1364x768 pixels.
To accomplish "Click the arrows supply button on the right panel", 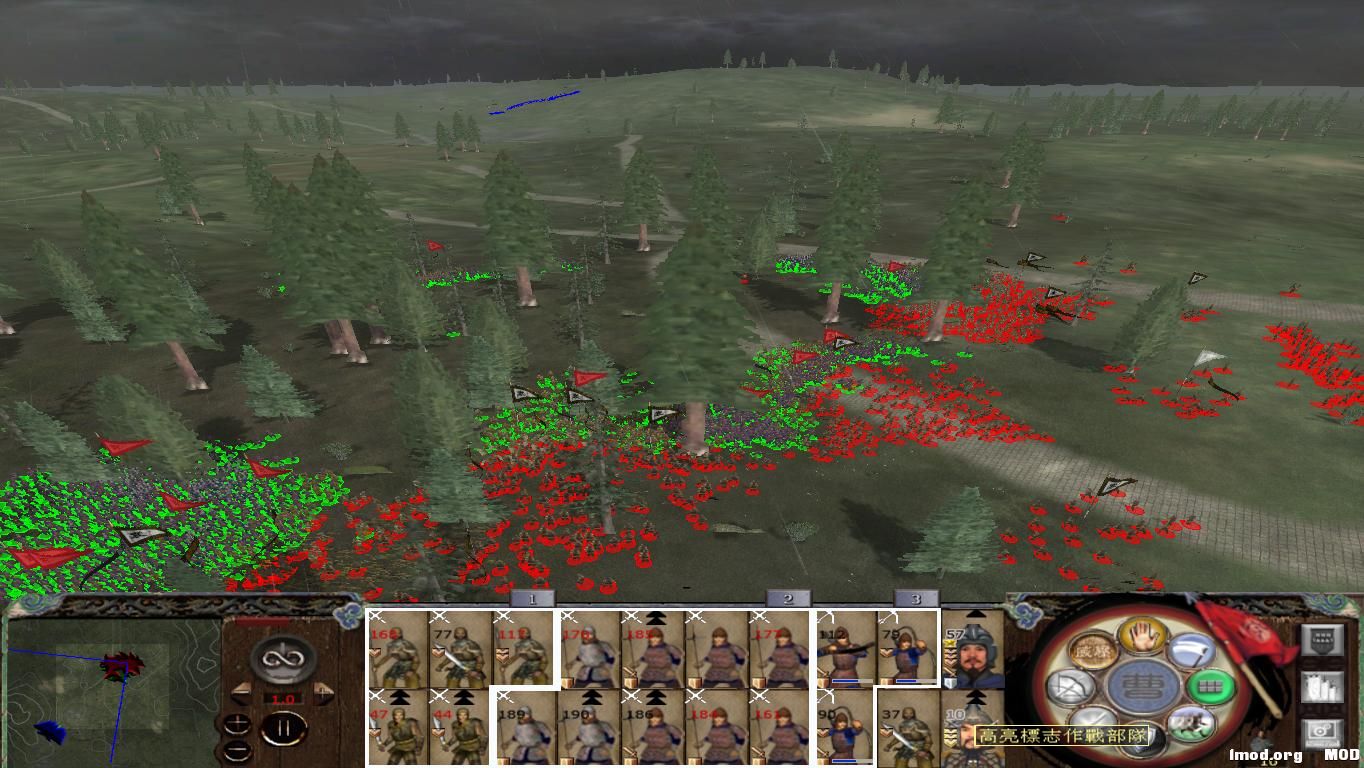I will [x=1323, y=689].
